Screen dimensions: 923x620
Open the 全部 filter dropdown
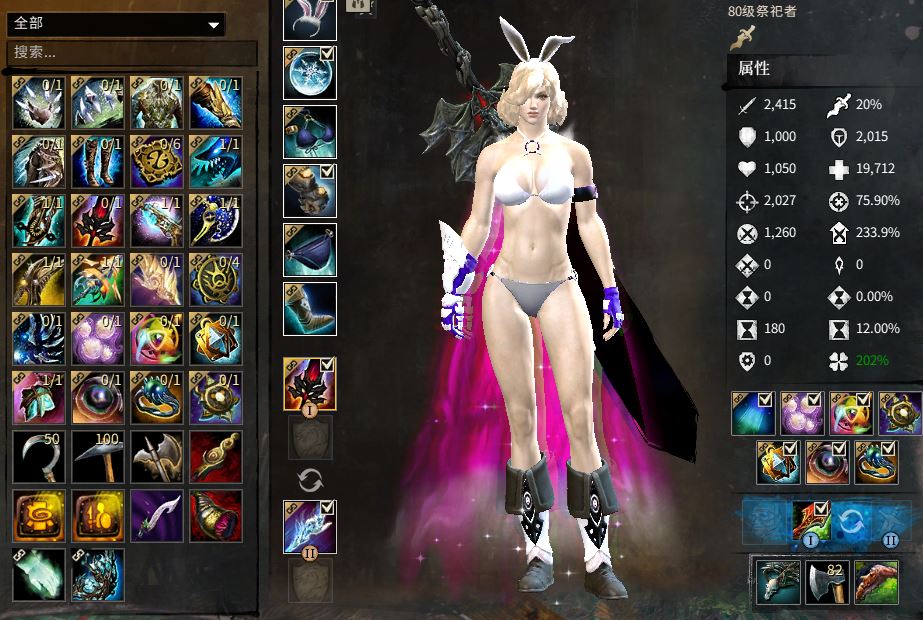pos(116,24)
